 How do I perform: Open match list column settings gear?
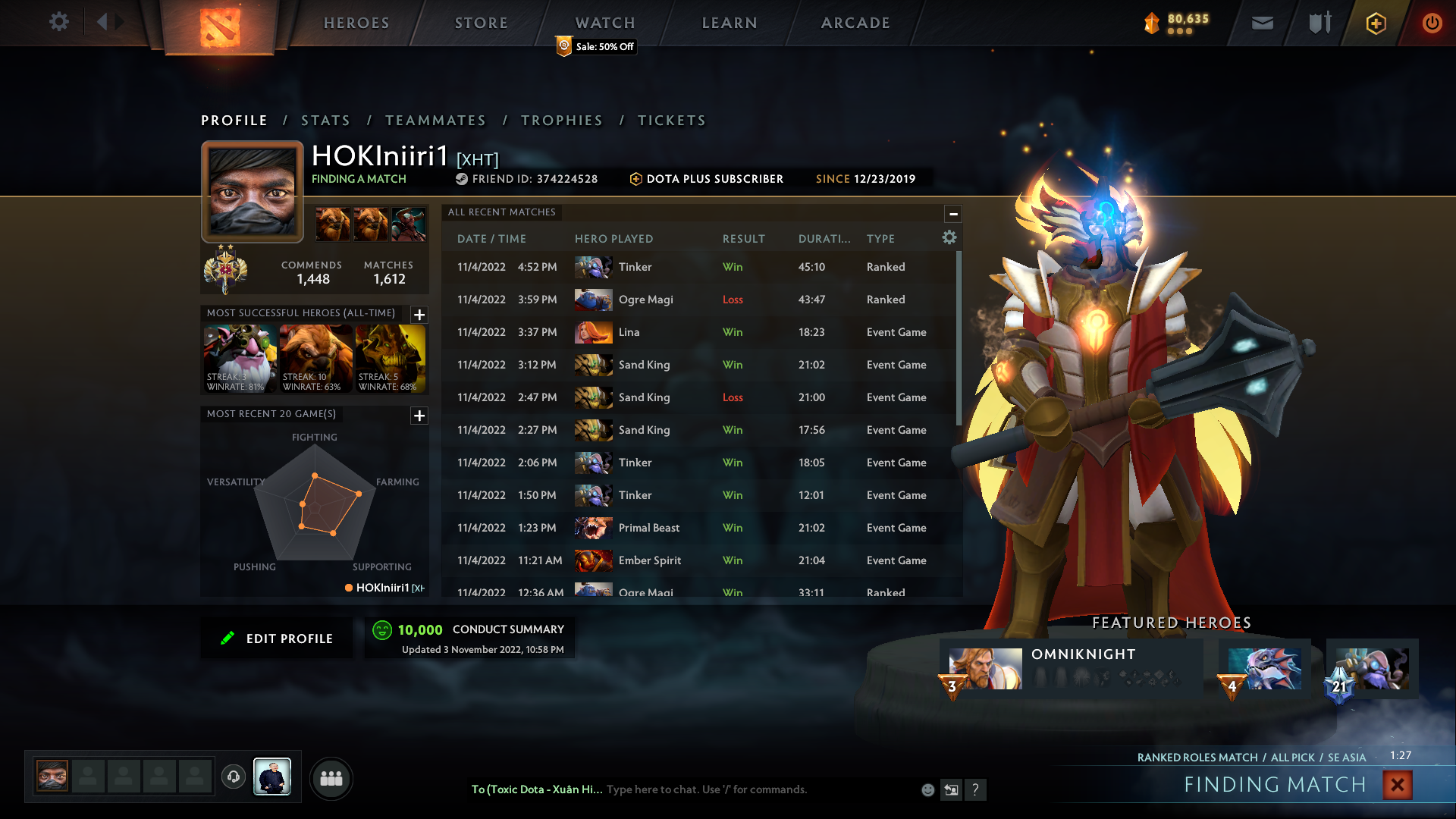(x=949, y=237)
